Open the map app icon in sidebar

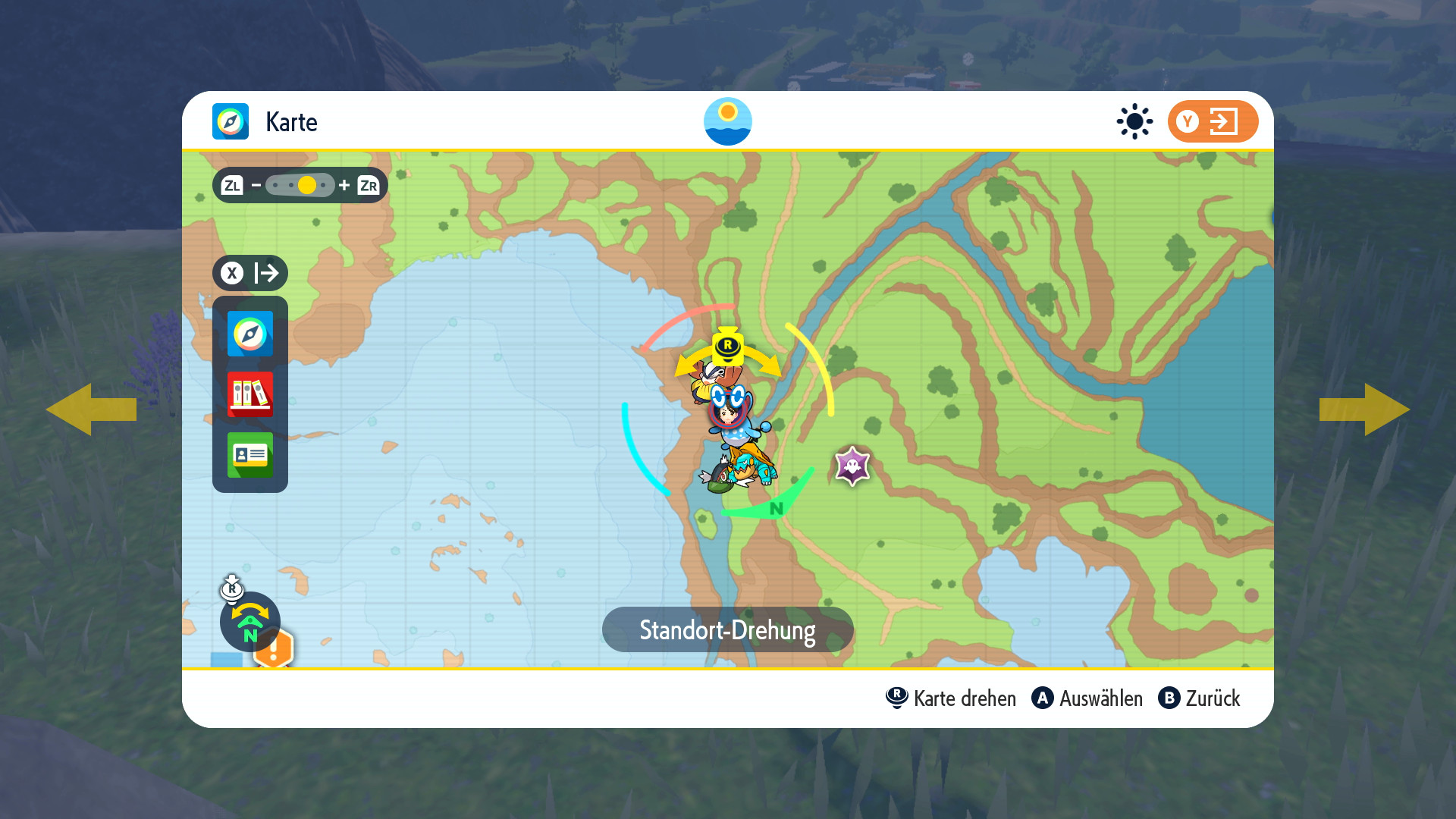[x=249, y=334]
